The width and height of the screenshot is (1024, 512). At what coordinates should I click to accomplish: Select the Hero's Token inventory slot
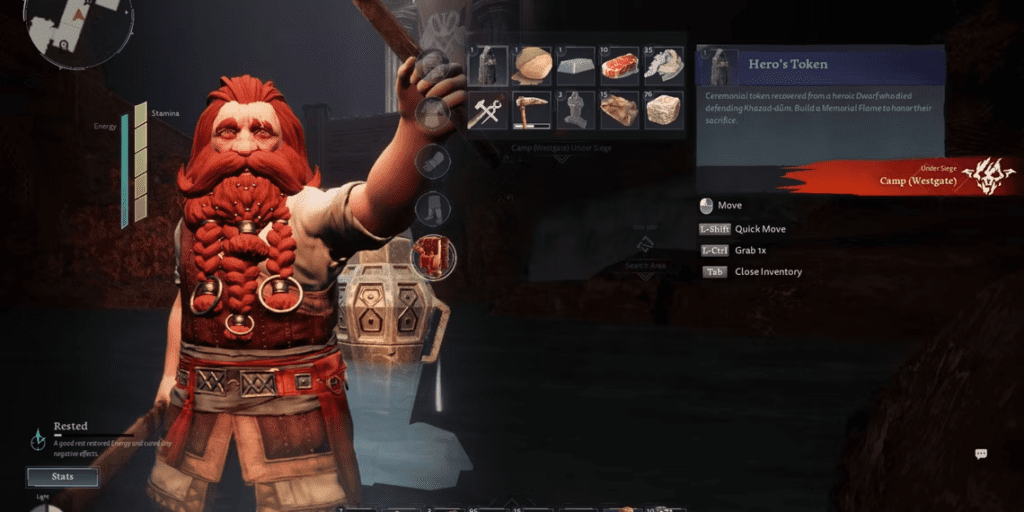click(488, 66)
